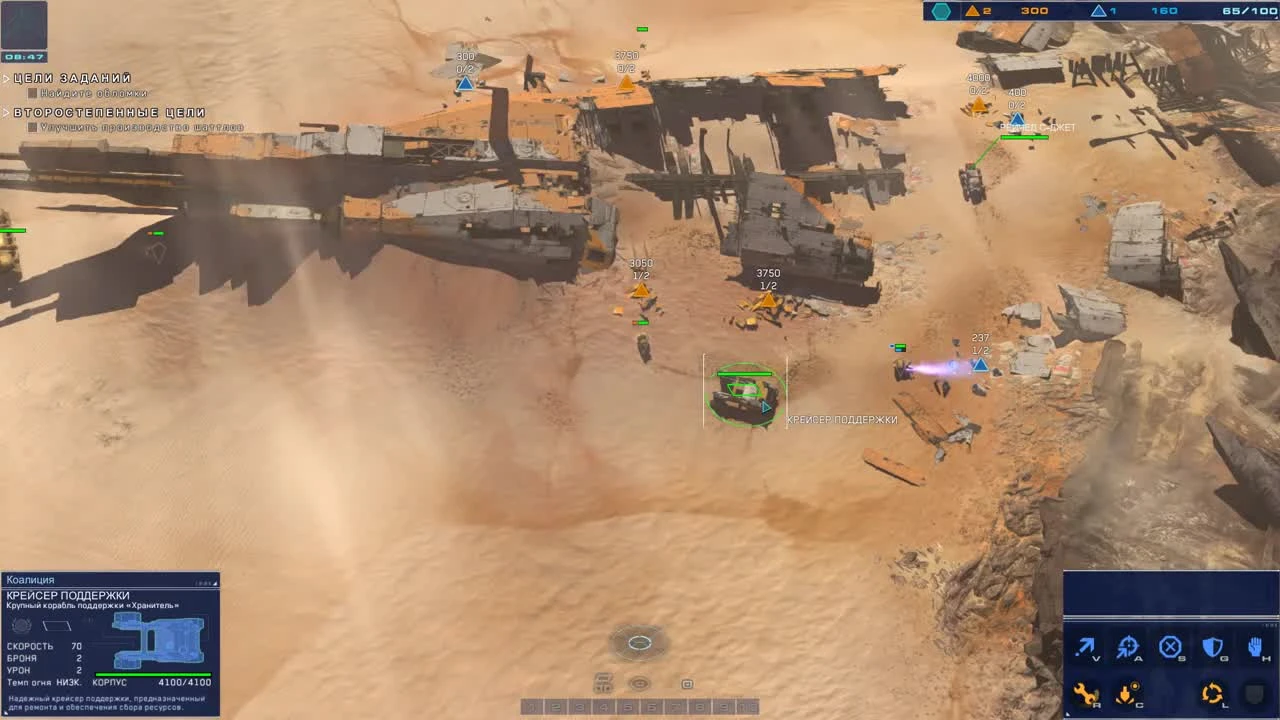Viewport: 1280px width, 720px height.
Task: Toggle the Hold position hand command (H)
Action: point(1253,646)
